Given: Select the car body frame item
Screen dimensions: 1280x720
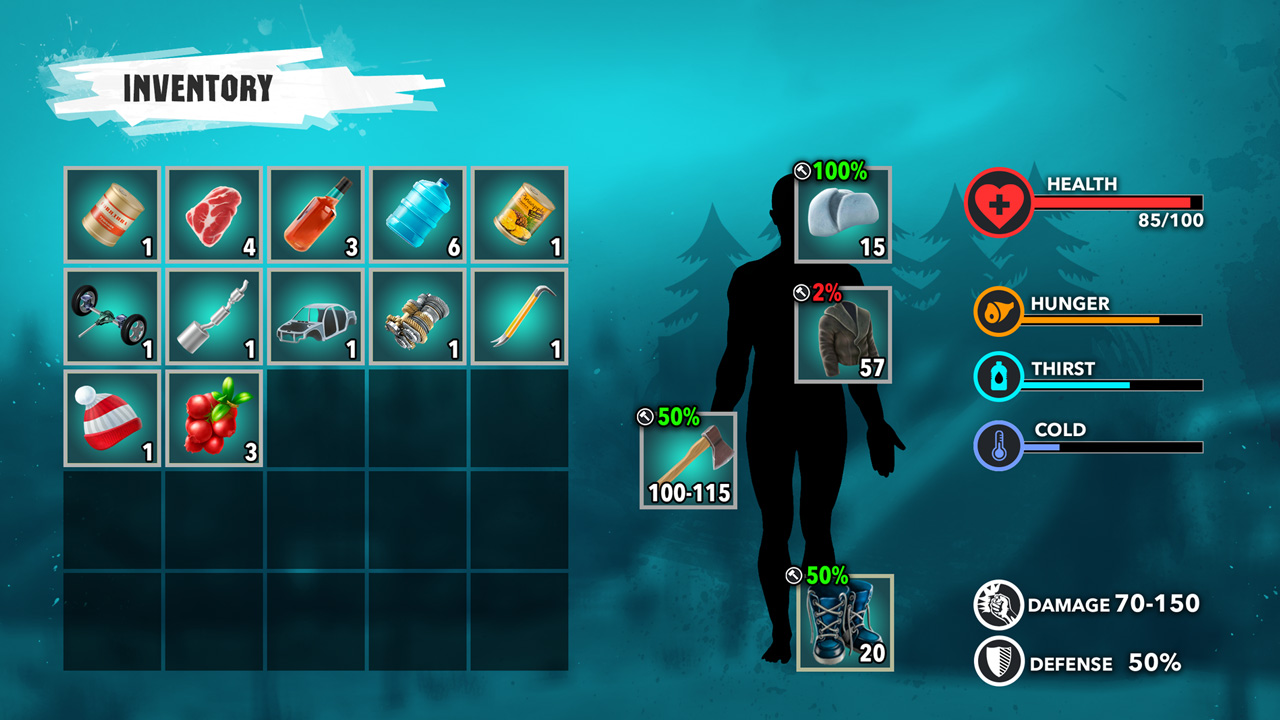Looking at the screenshot, I should click(x=314, y=316).
